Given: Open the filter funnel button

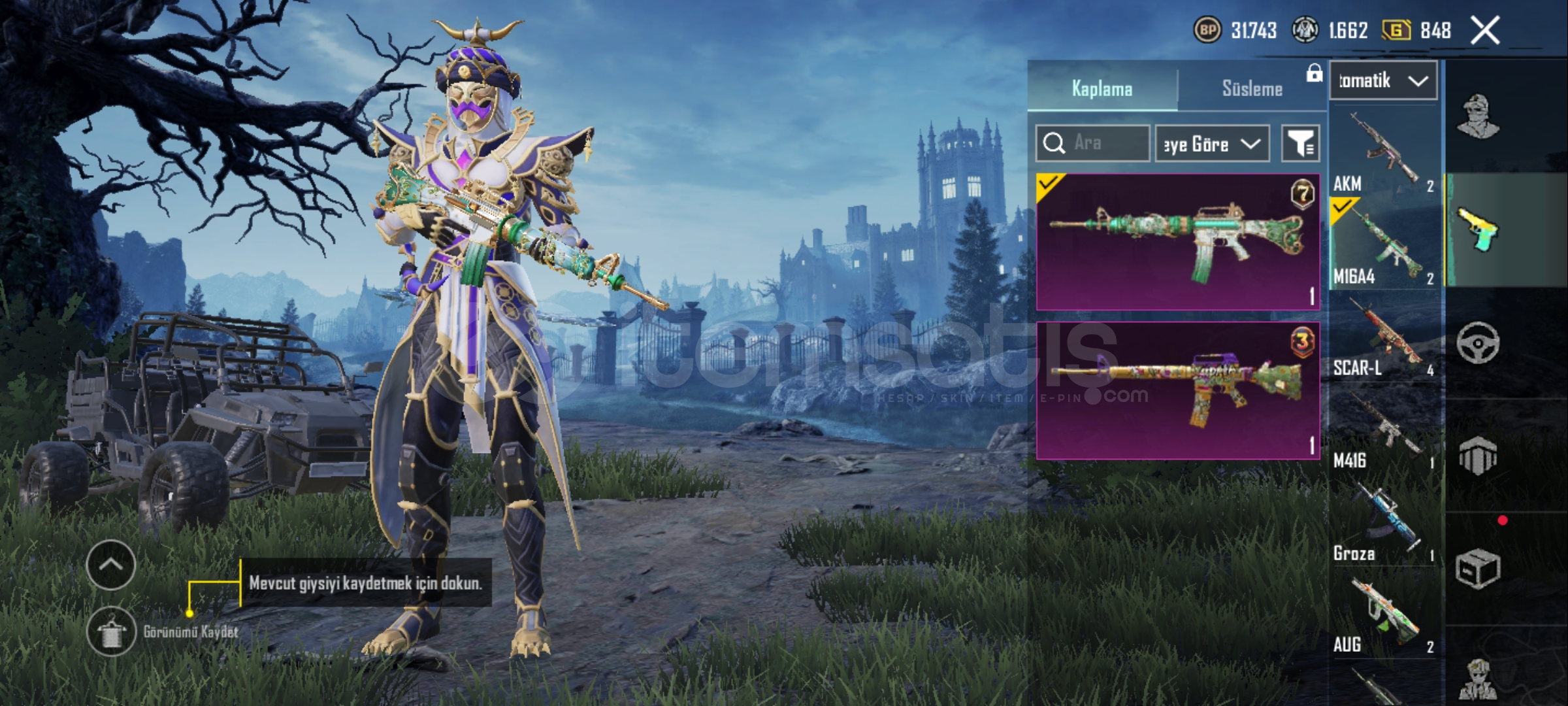Looking at the screenshot, I should (x=1300, y=143).
